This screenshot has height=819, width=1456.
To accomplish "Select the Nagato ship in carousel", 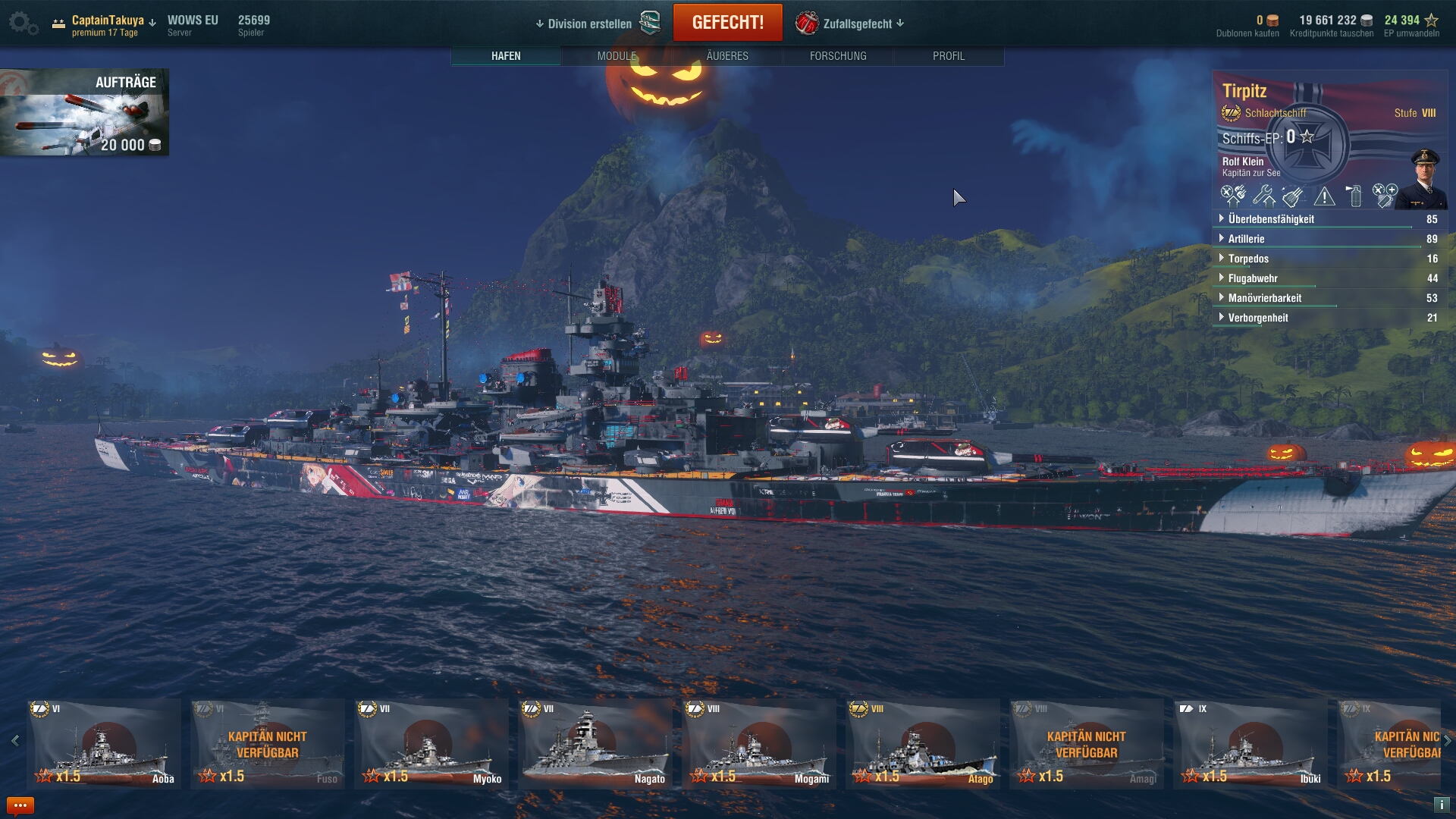I will 595,743.
